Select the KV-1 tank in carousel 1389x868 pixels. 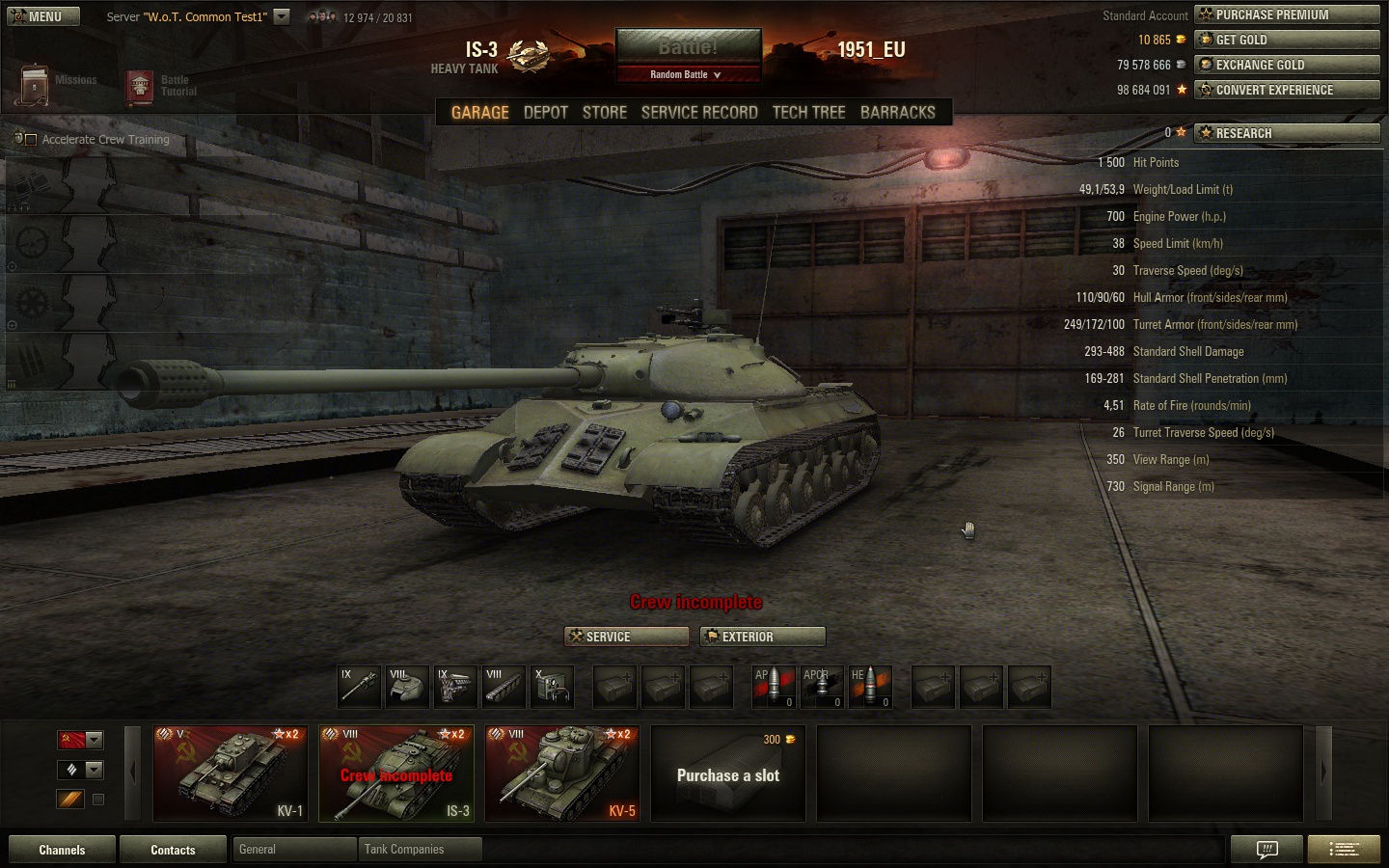(x=231, y=773)
